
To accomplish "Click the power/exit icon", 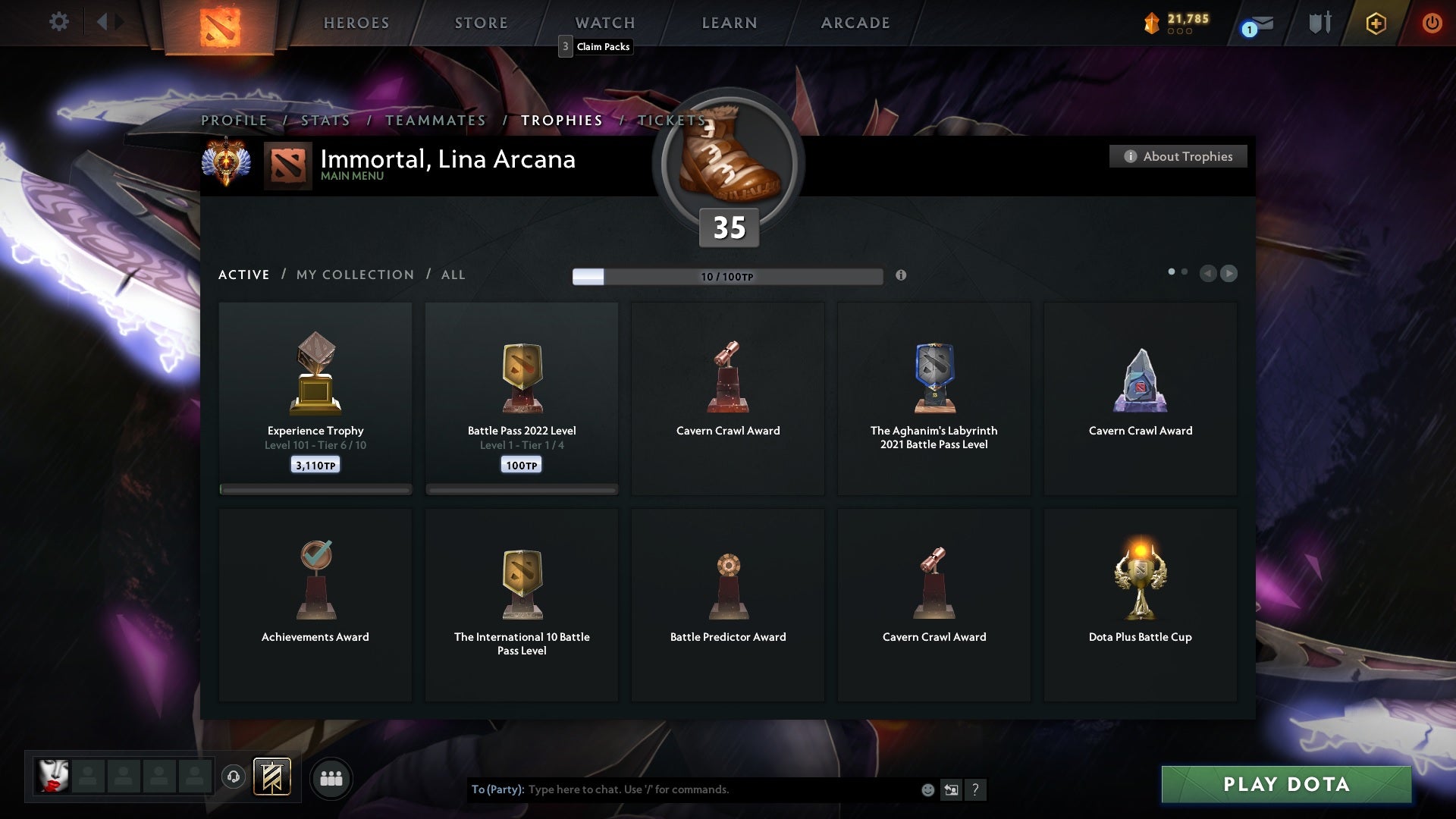I will click(1432, 23).
